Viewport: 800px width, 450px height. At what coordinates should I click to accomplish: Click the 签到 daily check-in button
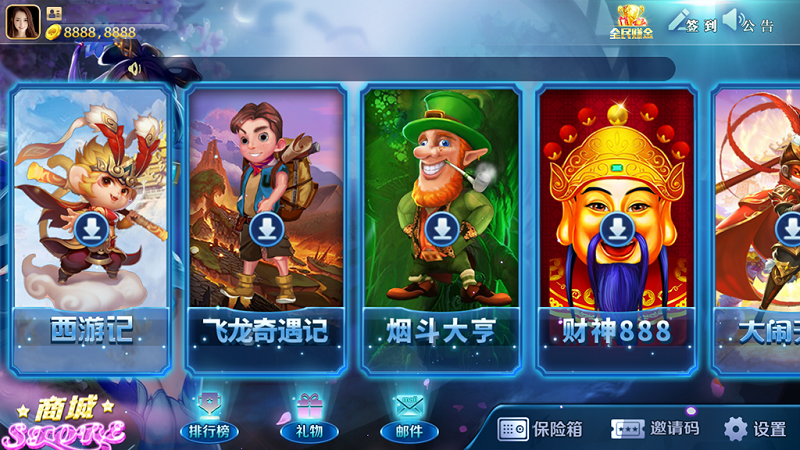[693, 21]
